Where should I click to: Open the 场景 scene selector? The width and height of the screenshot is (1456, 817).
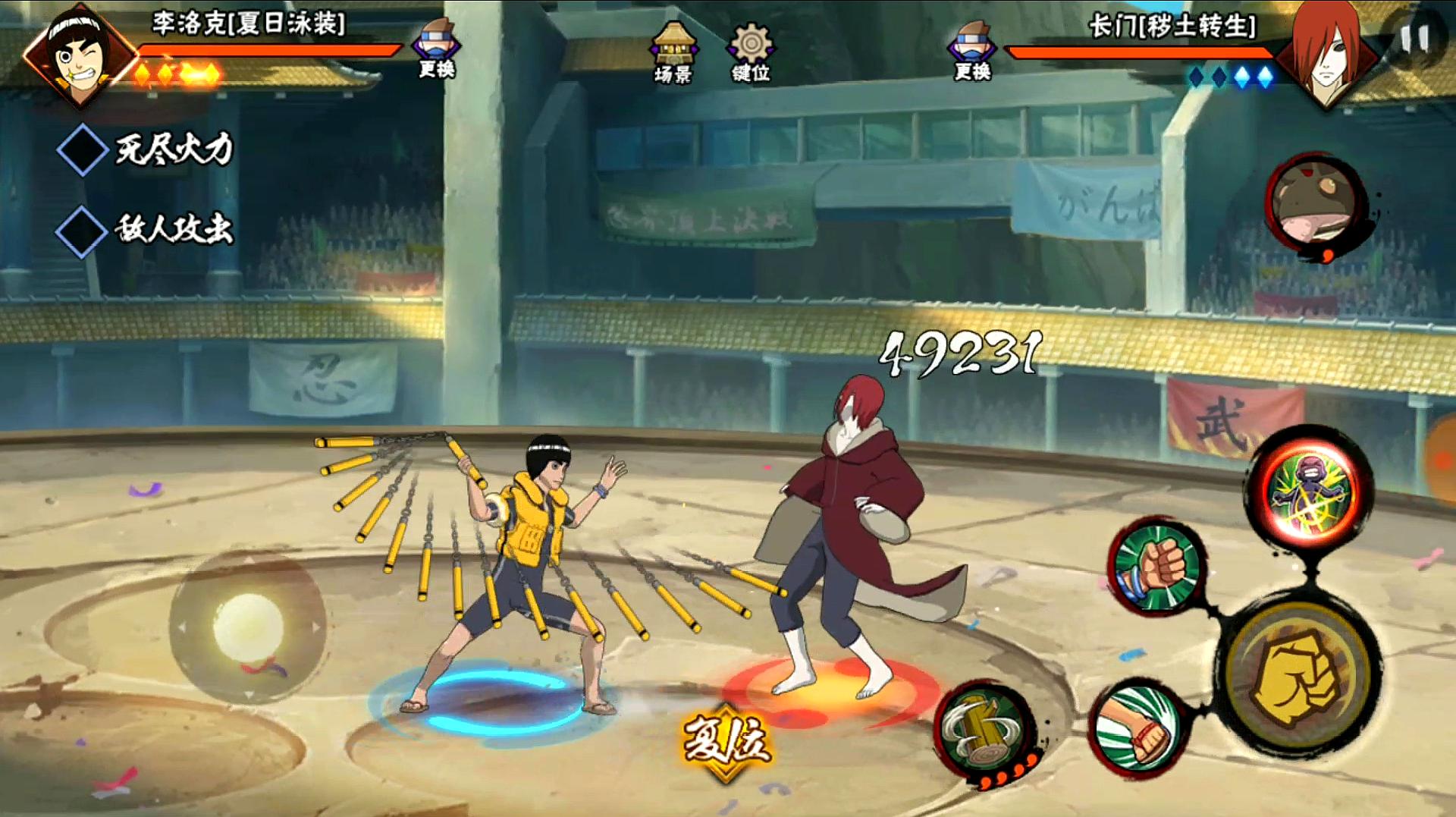673,52
